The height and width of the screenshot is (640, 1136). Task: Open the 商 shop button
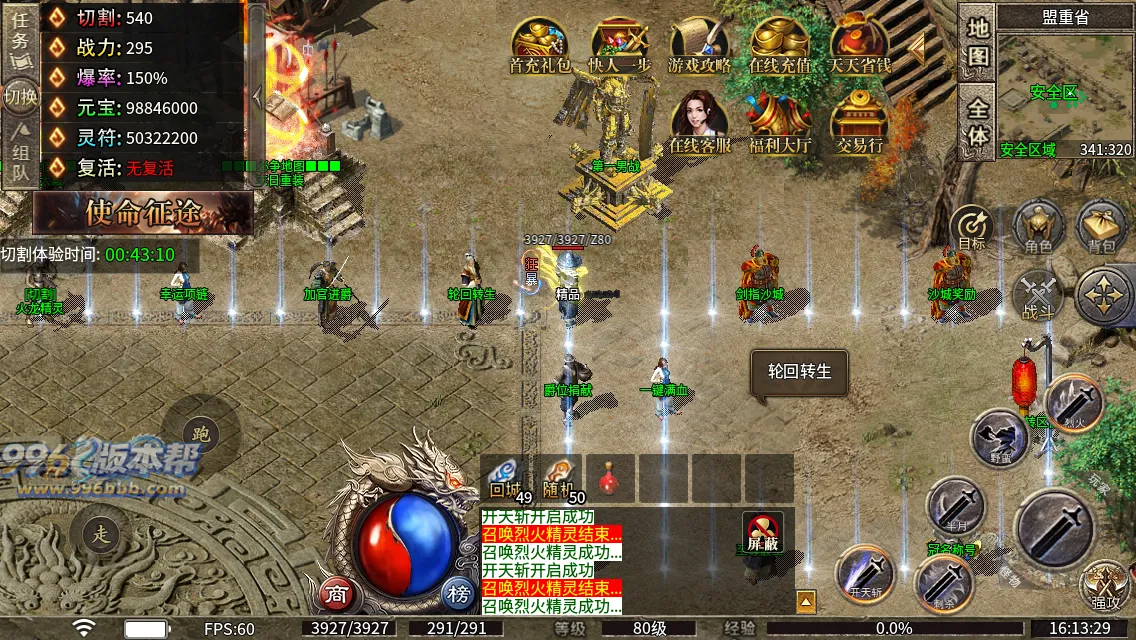pos(336,593)
